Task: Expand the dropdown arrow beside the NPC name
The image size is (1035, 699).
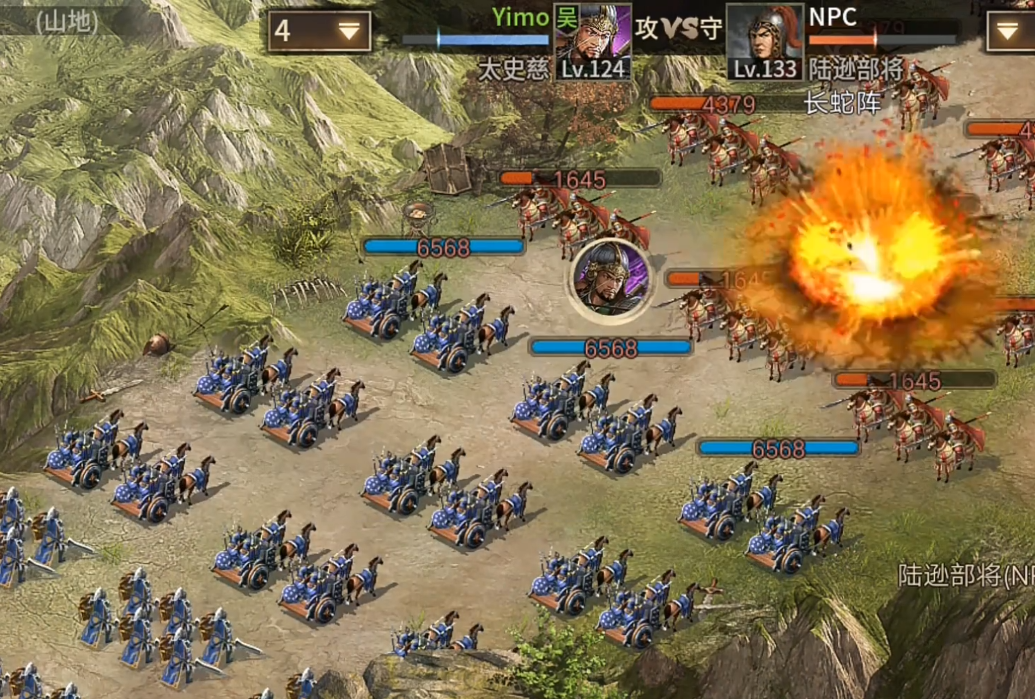Action: point(1010,31)
